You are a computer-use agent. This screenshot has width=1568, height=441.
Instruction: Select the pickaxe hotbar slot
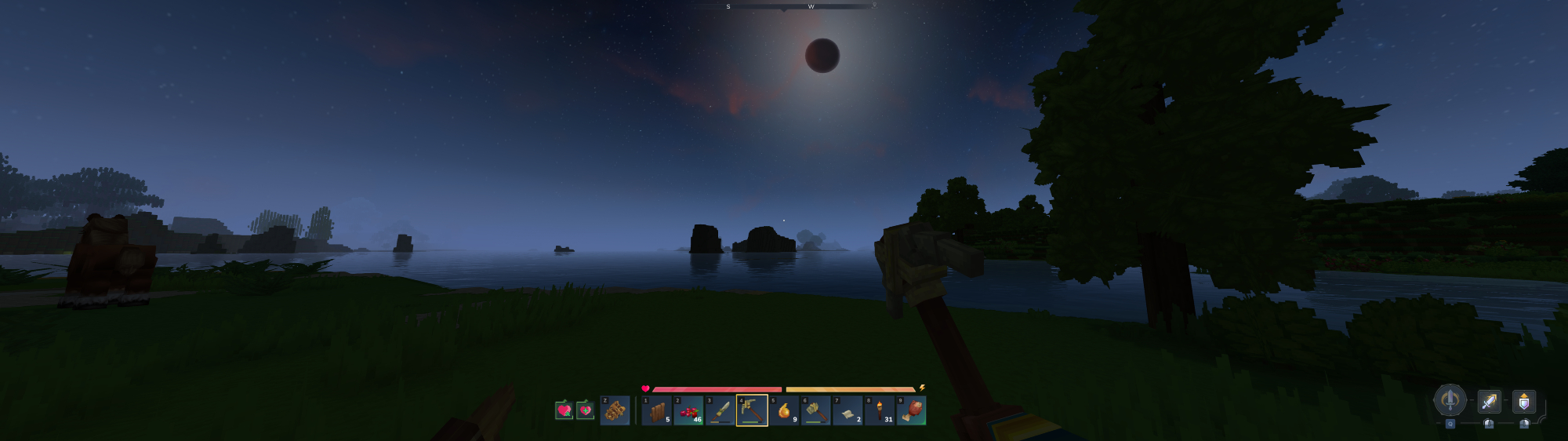click(x=752, y=410)
